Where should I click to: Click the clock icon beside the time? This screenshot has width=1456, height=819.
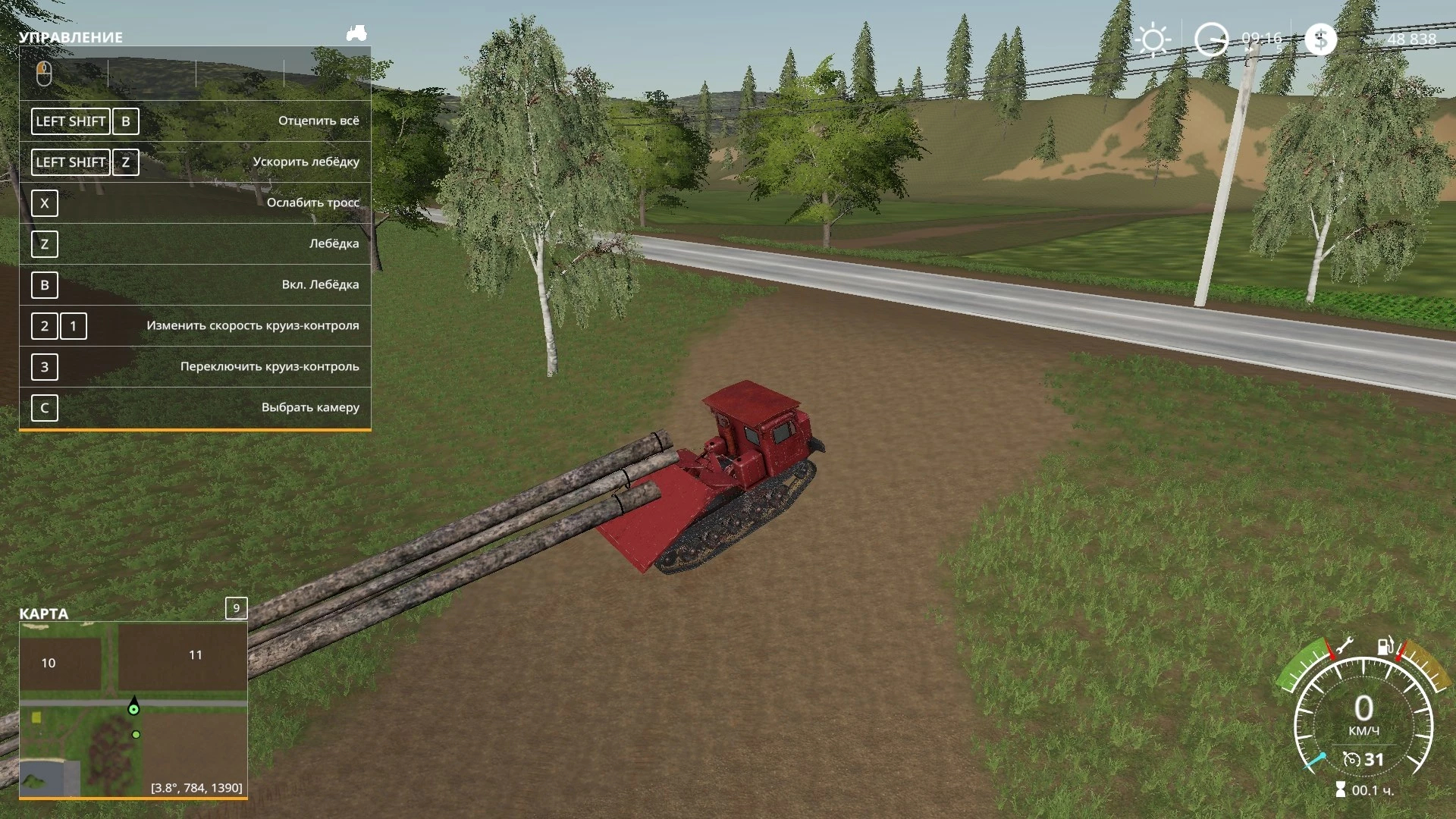pos(1211,40)
